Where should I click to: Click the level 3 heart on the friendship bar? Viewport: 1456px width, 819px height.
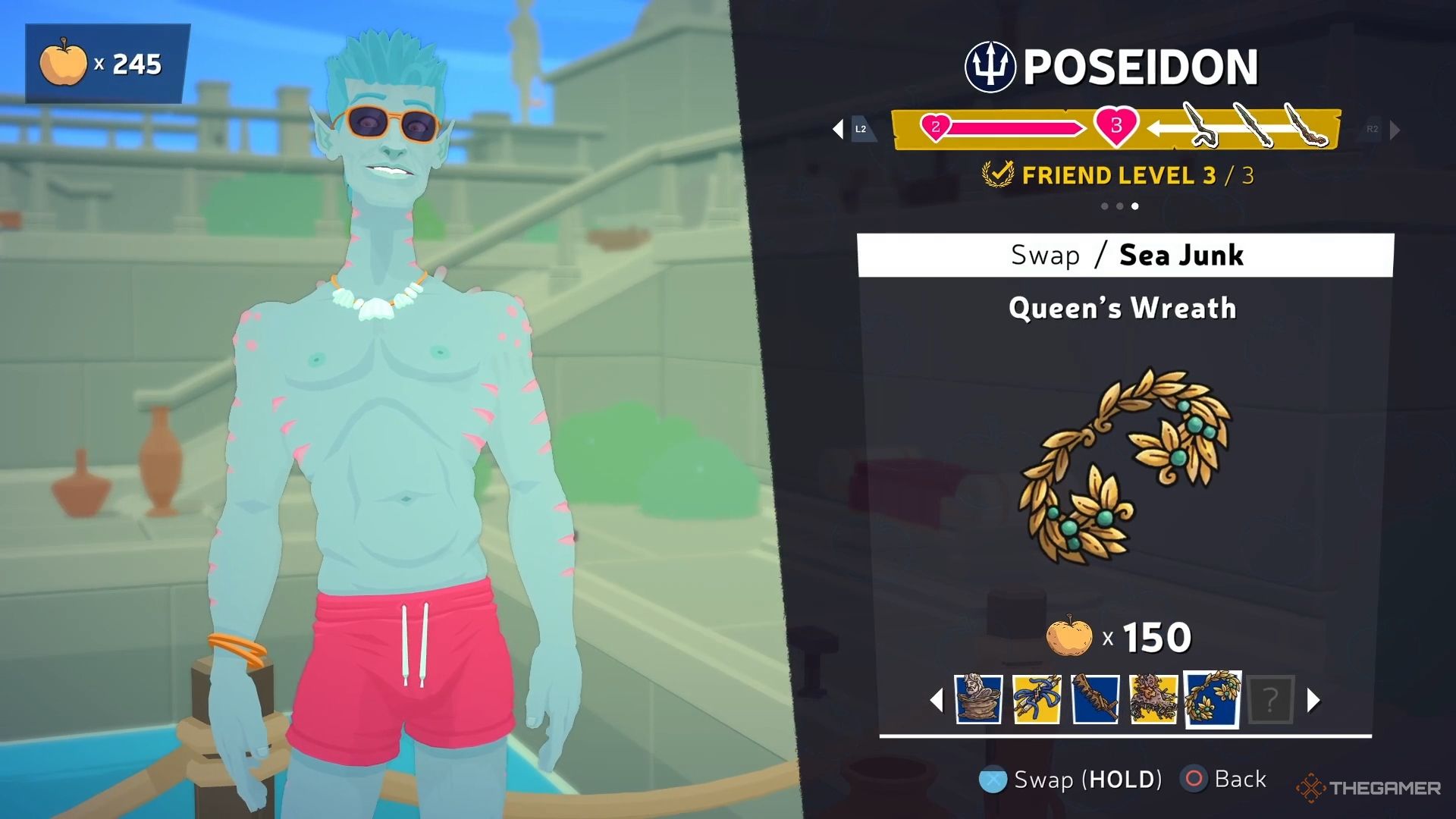1116,126
